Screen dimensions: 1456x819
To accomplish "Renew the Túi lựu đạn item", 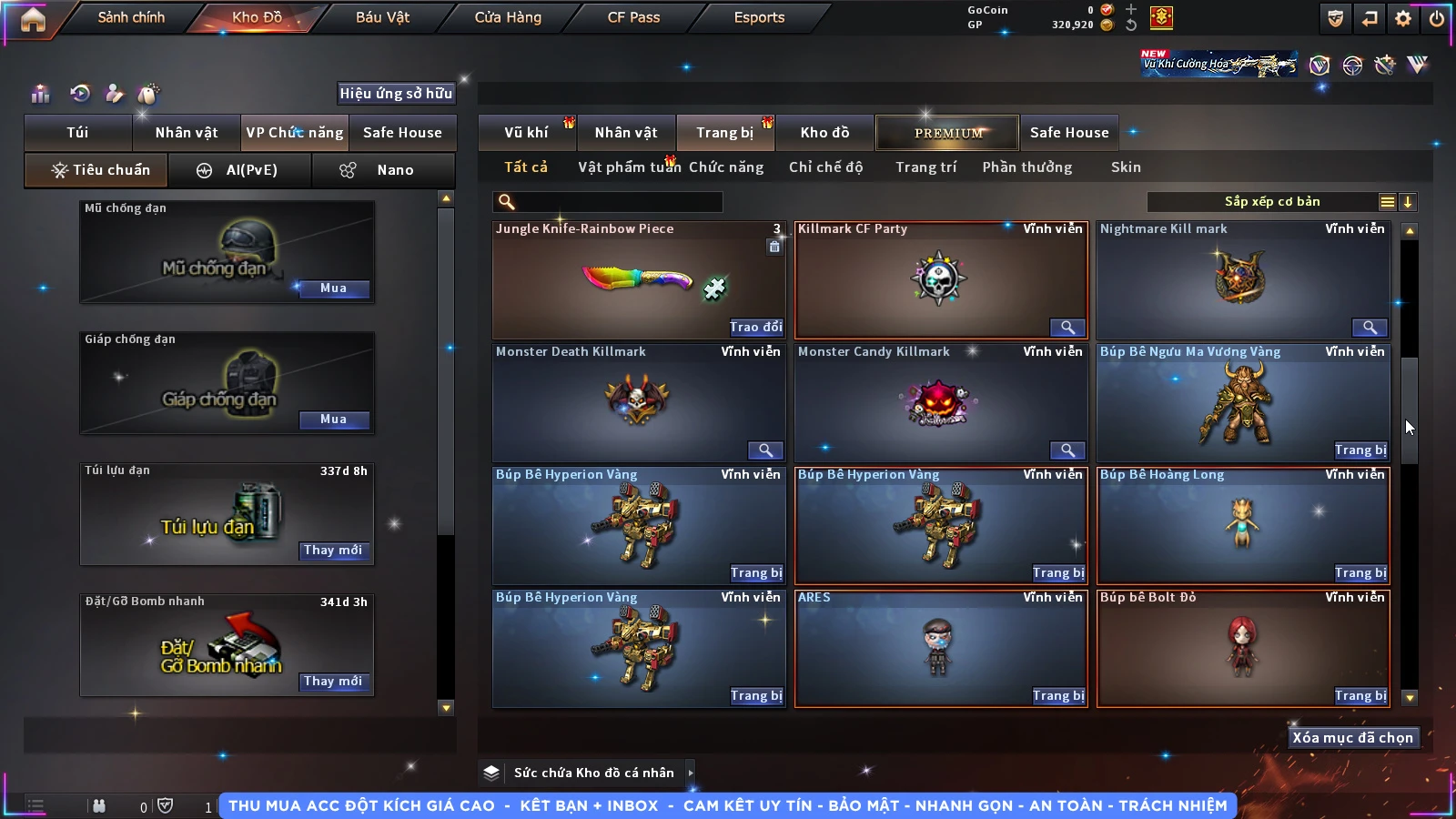I will (x=333, y=551).
